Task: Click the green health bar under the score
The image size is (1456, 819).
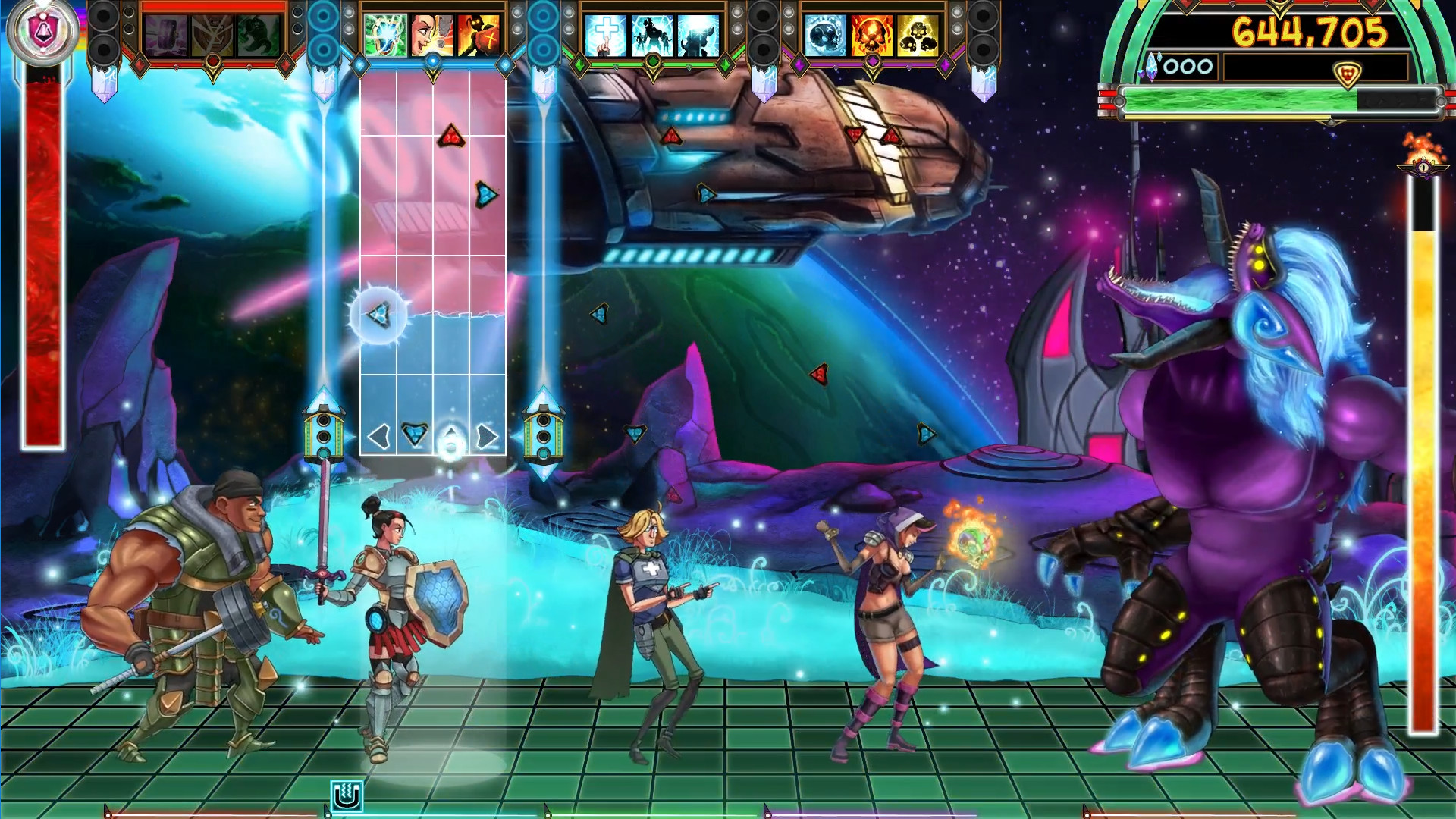Action: pyautogui.click(x=1236, y=99)
